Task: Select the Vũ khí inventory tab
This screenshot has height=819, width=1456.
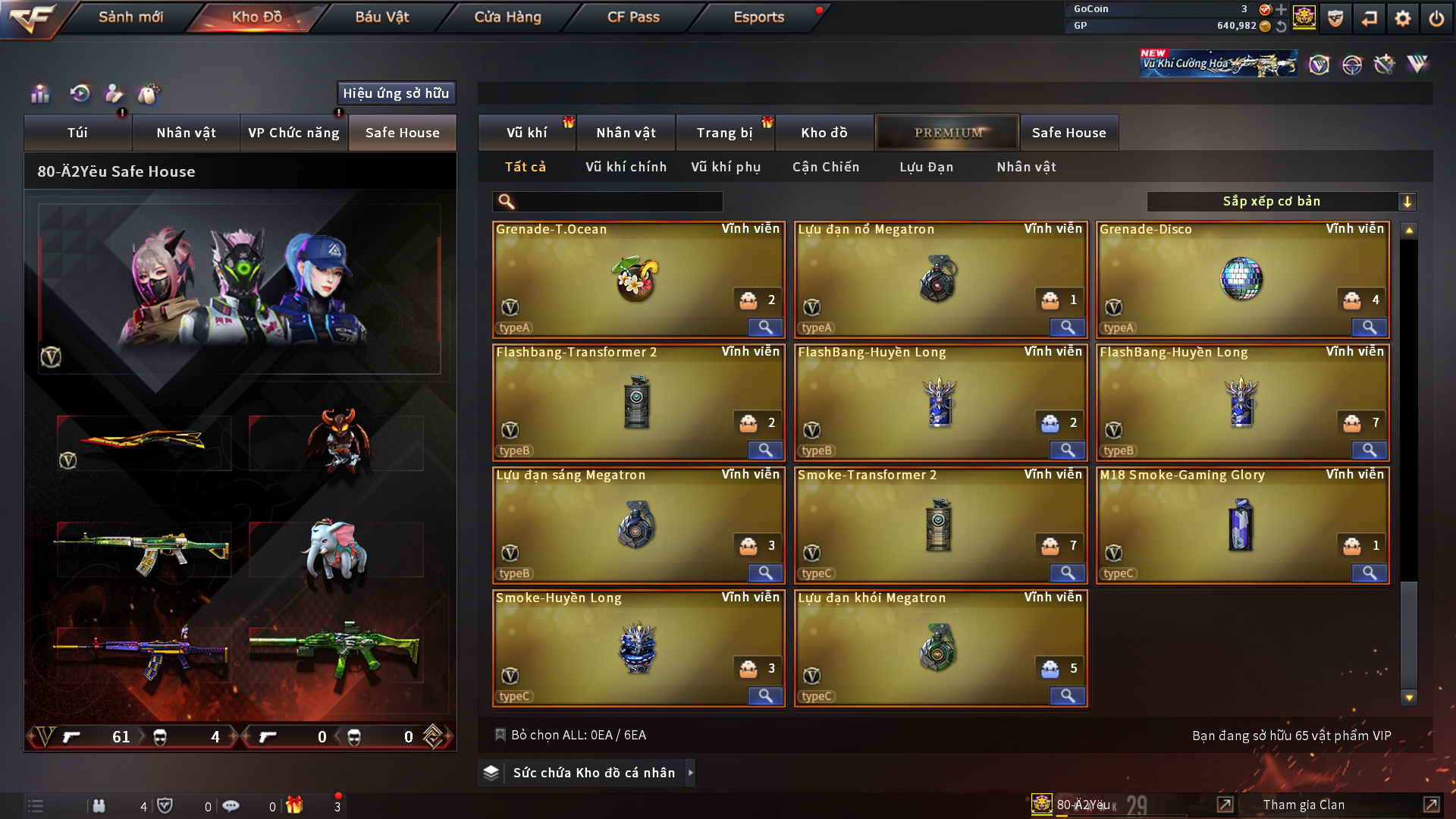Action: 526,133
